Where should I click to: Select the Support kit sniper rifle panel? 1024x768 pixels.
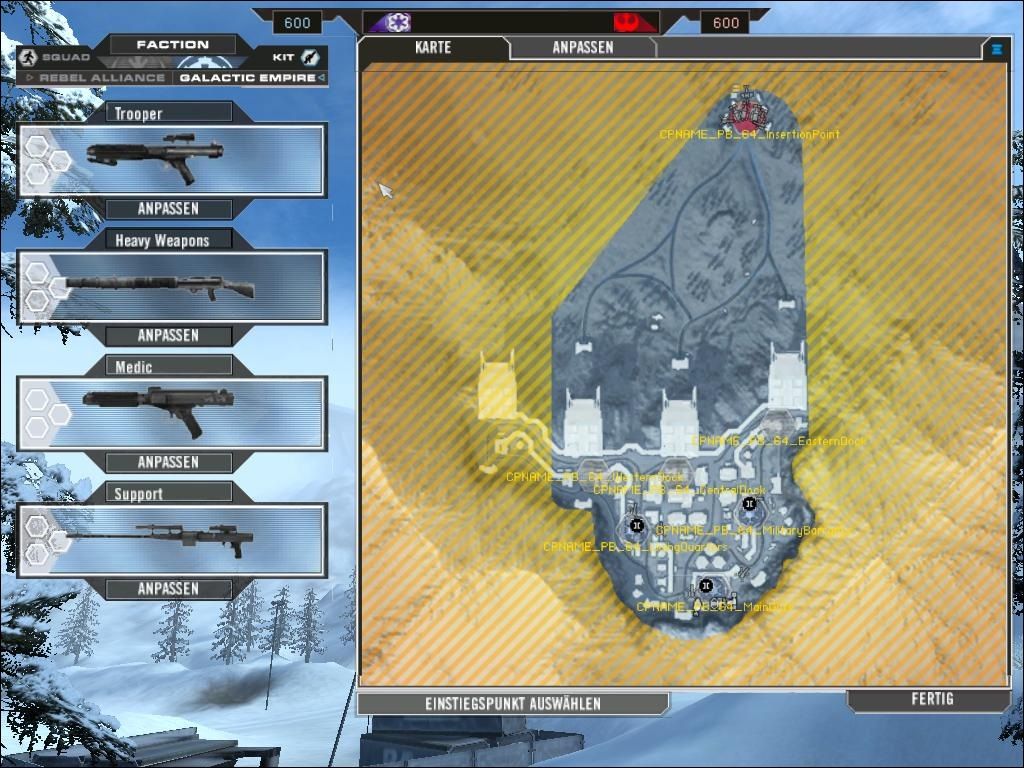pyautogui.click(x=172, y=540)
